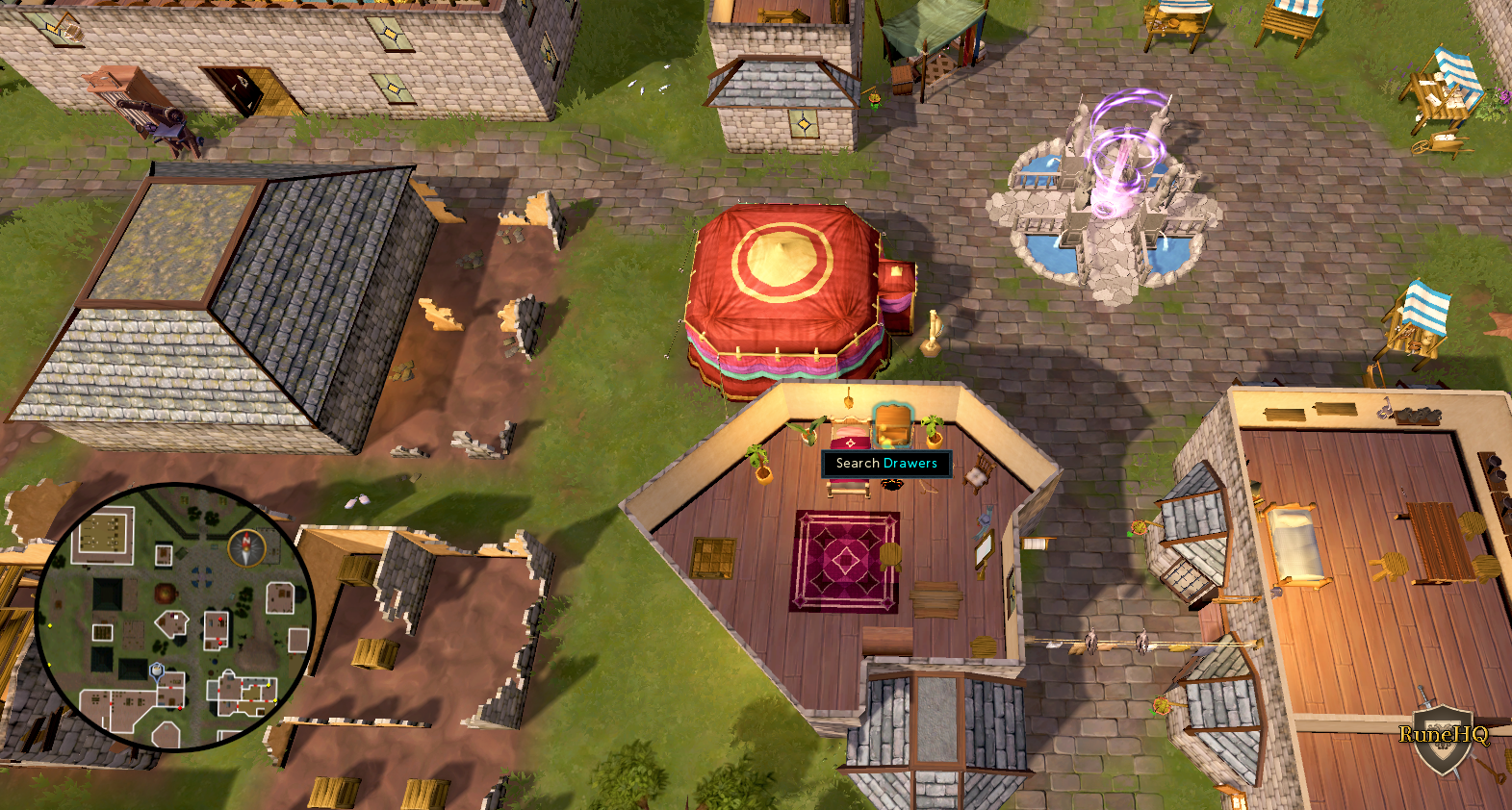1512x810 pixels.
Task: Reset camera using the compass icon
Action: (246, 547)
